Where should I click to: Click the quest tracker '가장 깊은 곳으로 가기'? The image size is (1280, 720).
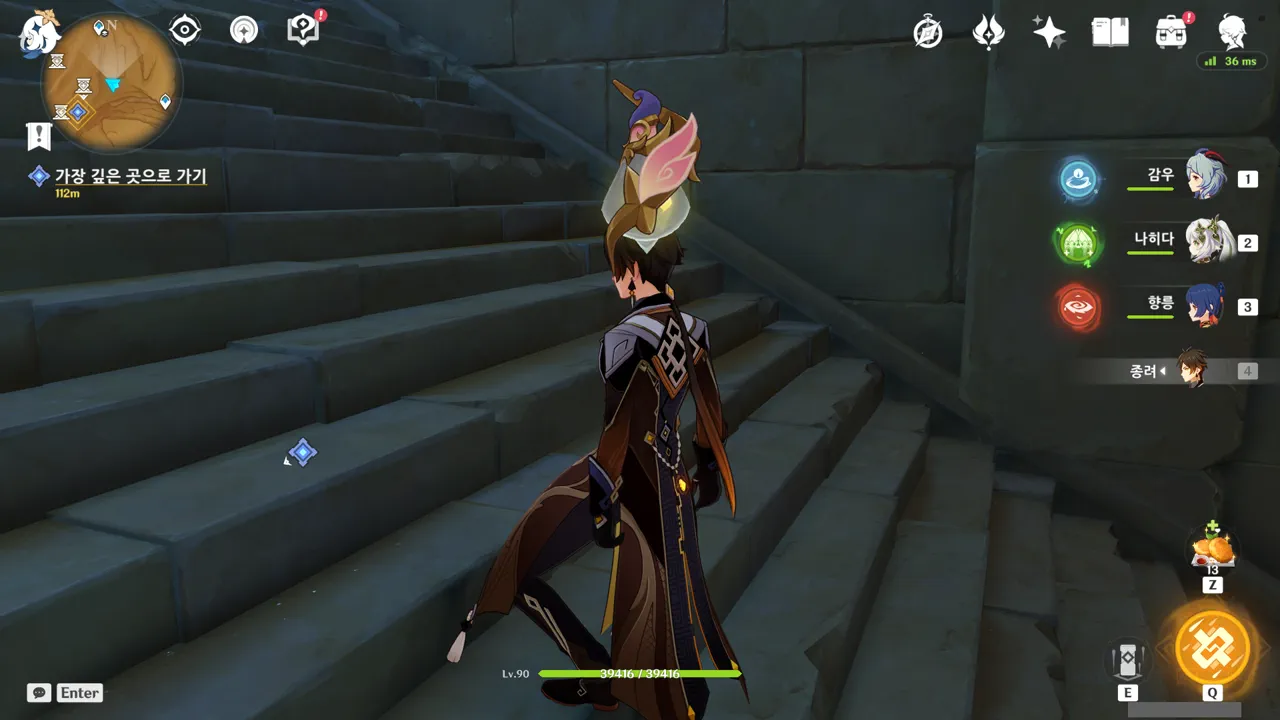[x=130, y=176]
